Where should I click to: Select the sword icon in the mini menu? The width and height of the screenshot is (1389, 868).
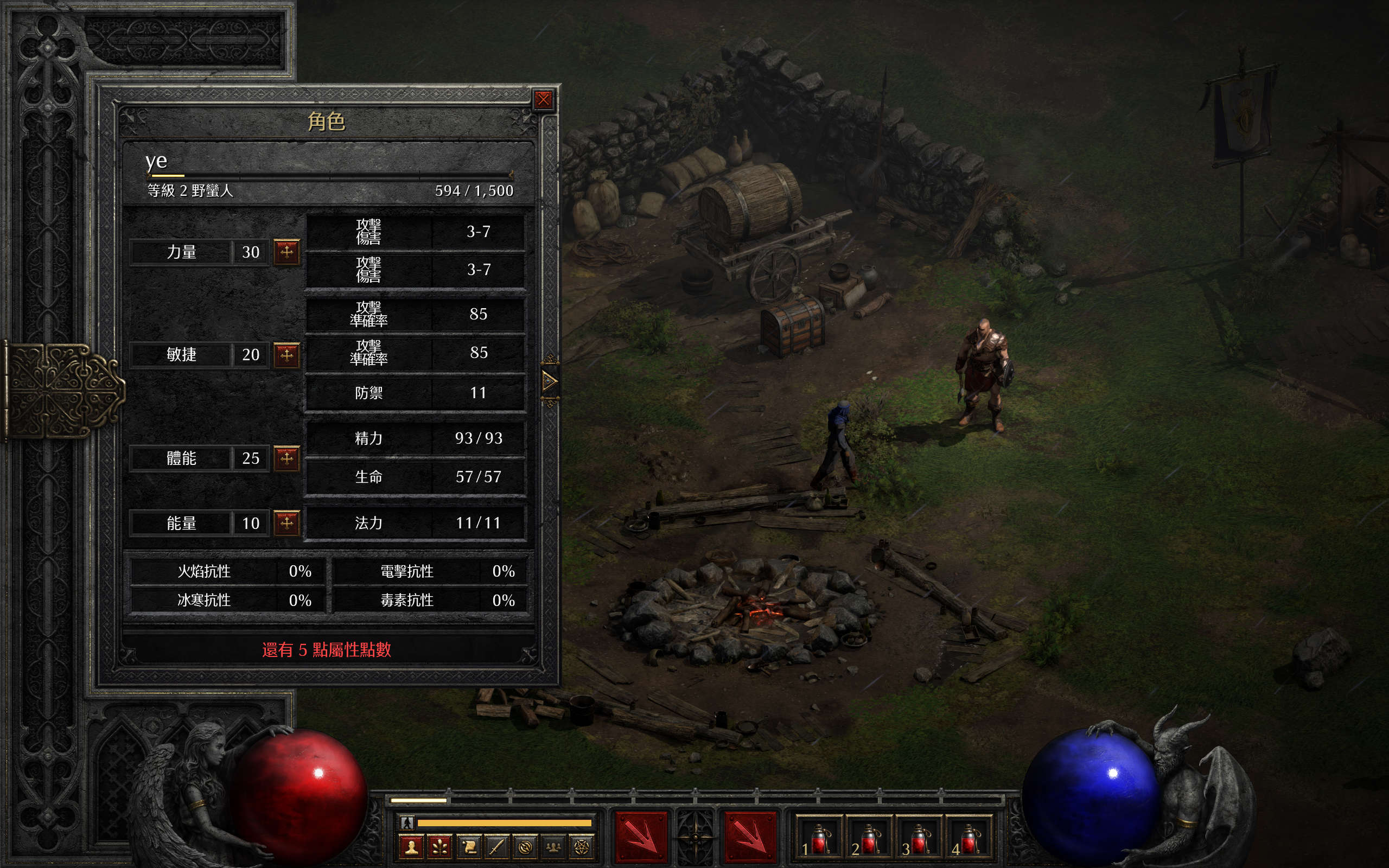click(496, 847)
